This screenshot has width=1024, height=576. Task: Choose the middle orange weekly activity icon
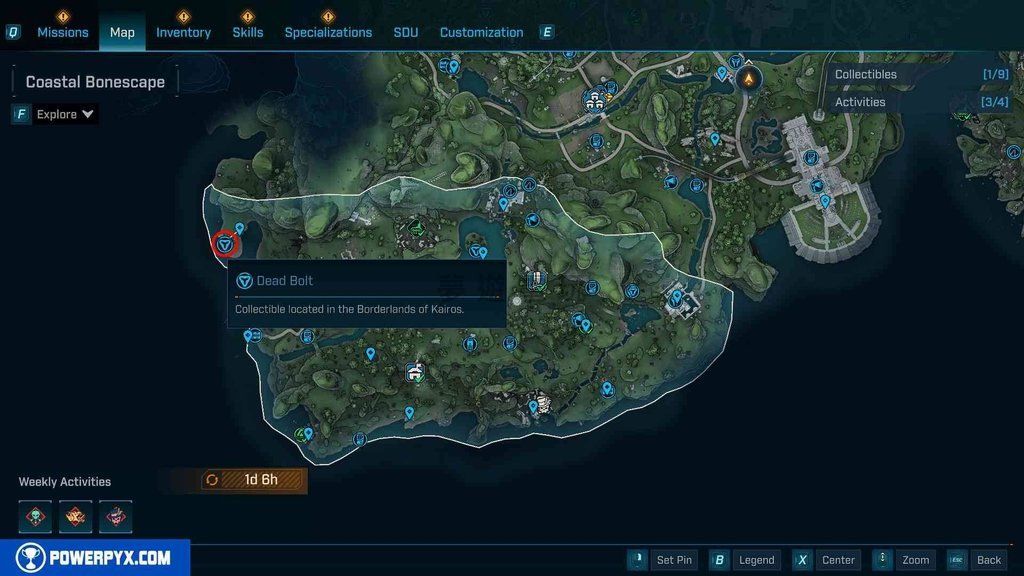click(x=76, y=516)
